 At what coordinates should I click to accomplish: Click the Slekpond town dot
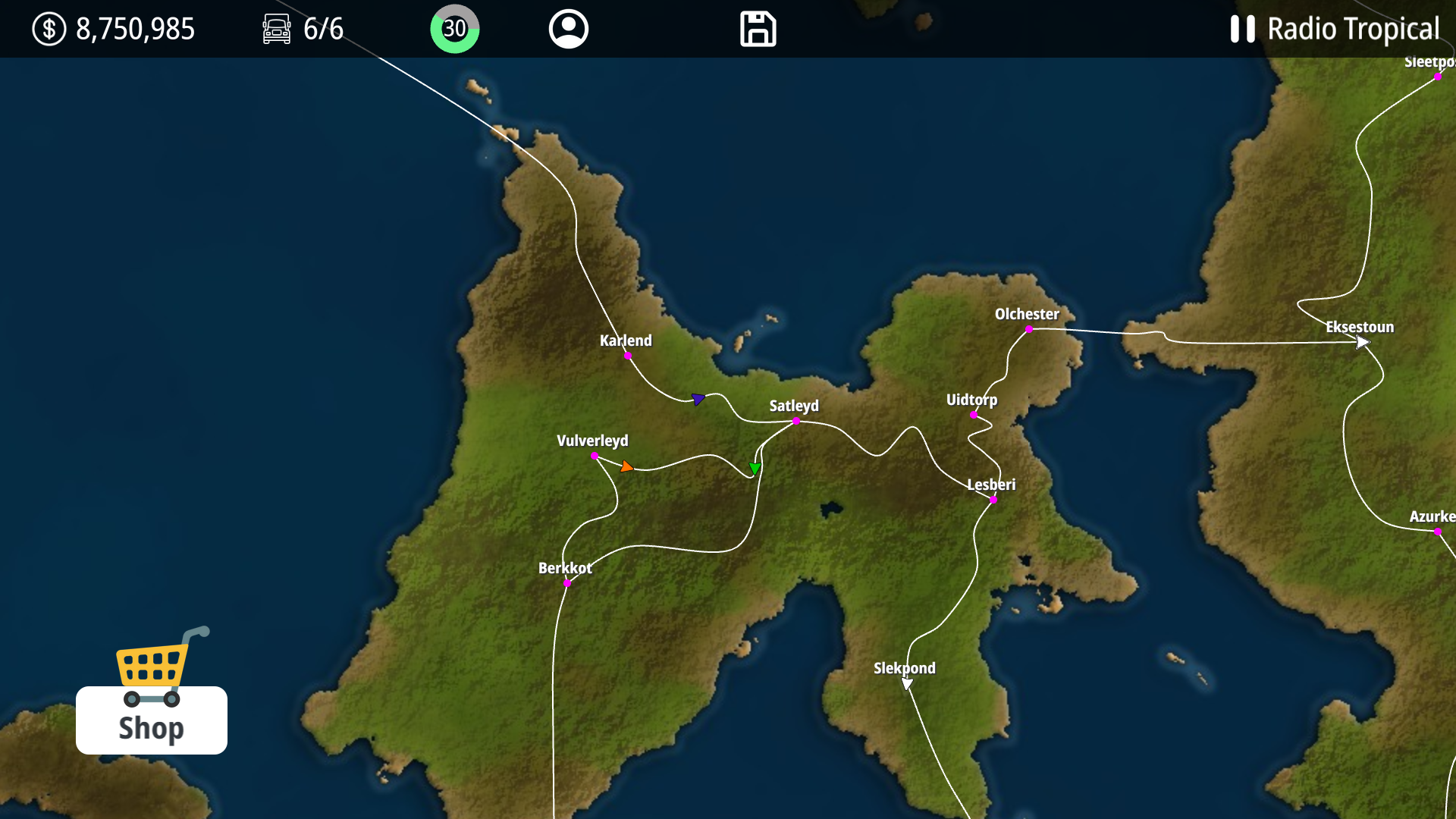[x=905, y=684]
